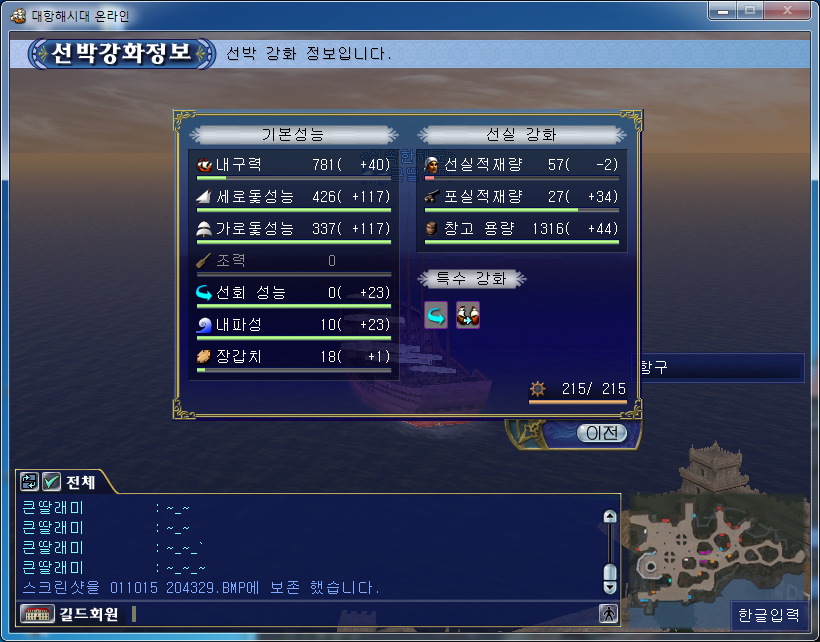Focus the chat text input field
This screenshot has width=820, height=642.
tap(360, 614)
